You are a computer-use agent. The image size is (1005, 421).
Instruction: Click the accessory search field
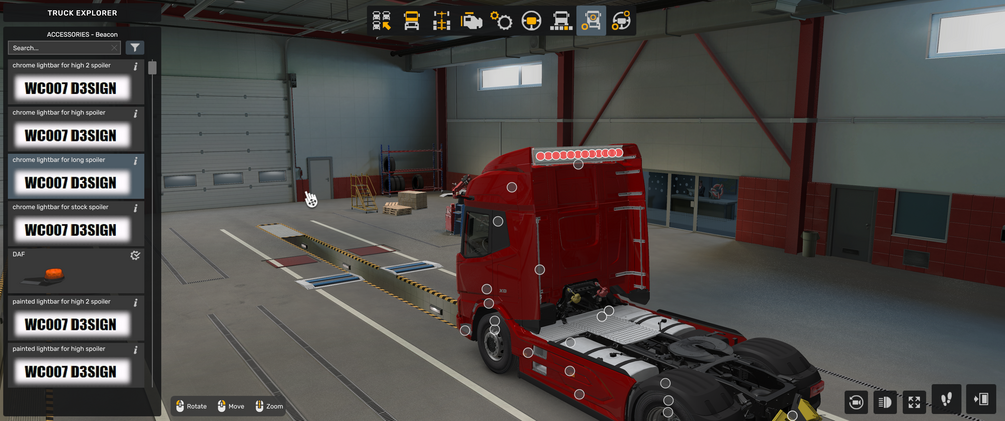(62, 48)
